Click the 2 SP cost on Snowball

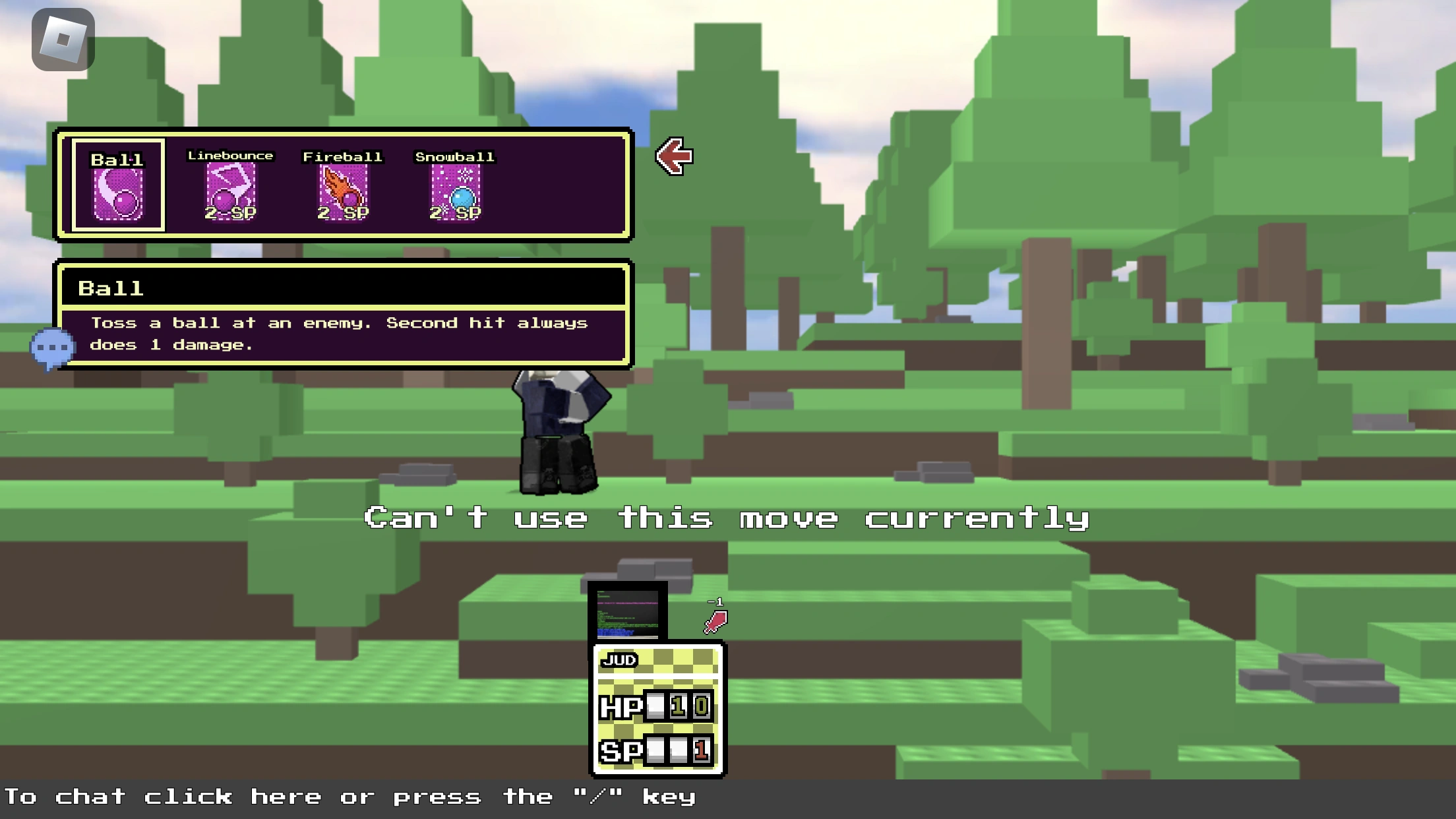[x=456, y=213]
